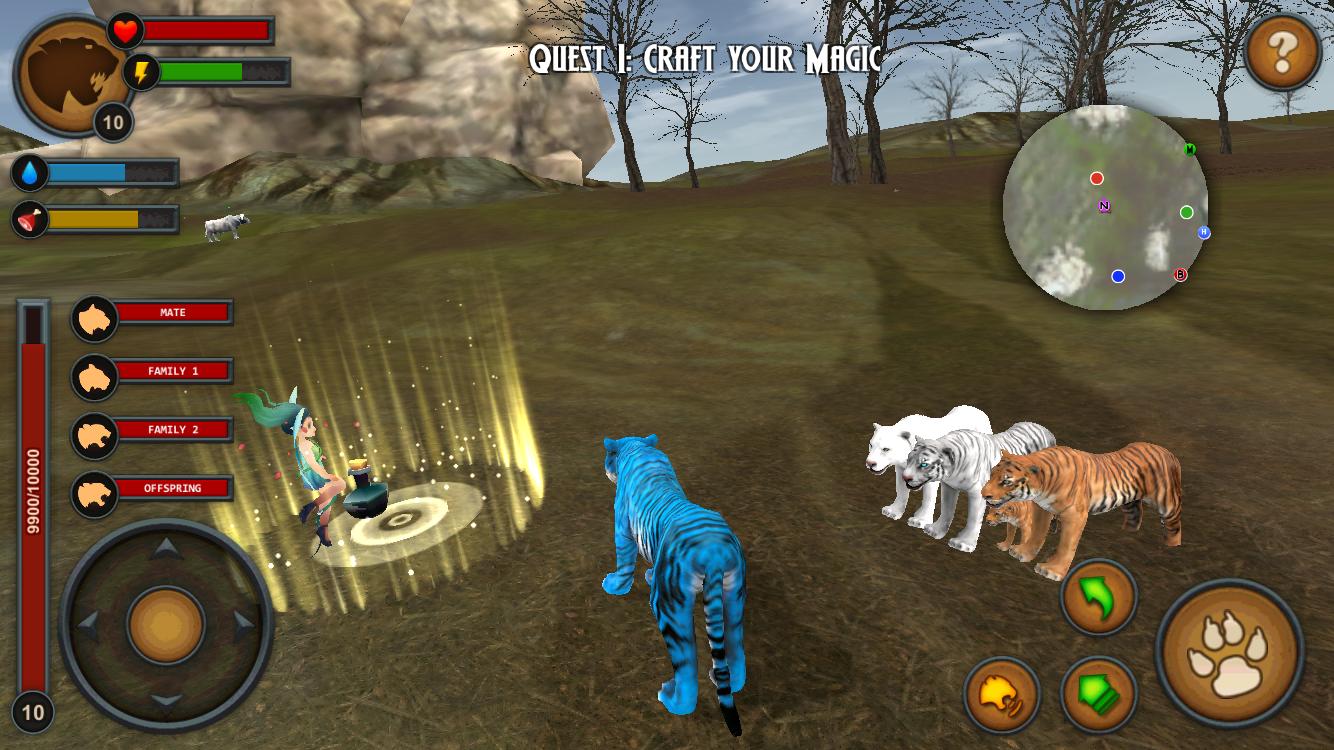Select Family 2 member button
Screen dimensions: 1334x750
pos(153,430)
